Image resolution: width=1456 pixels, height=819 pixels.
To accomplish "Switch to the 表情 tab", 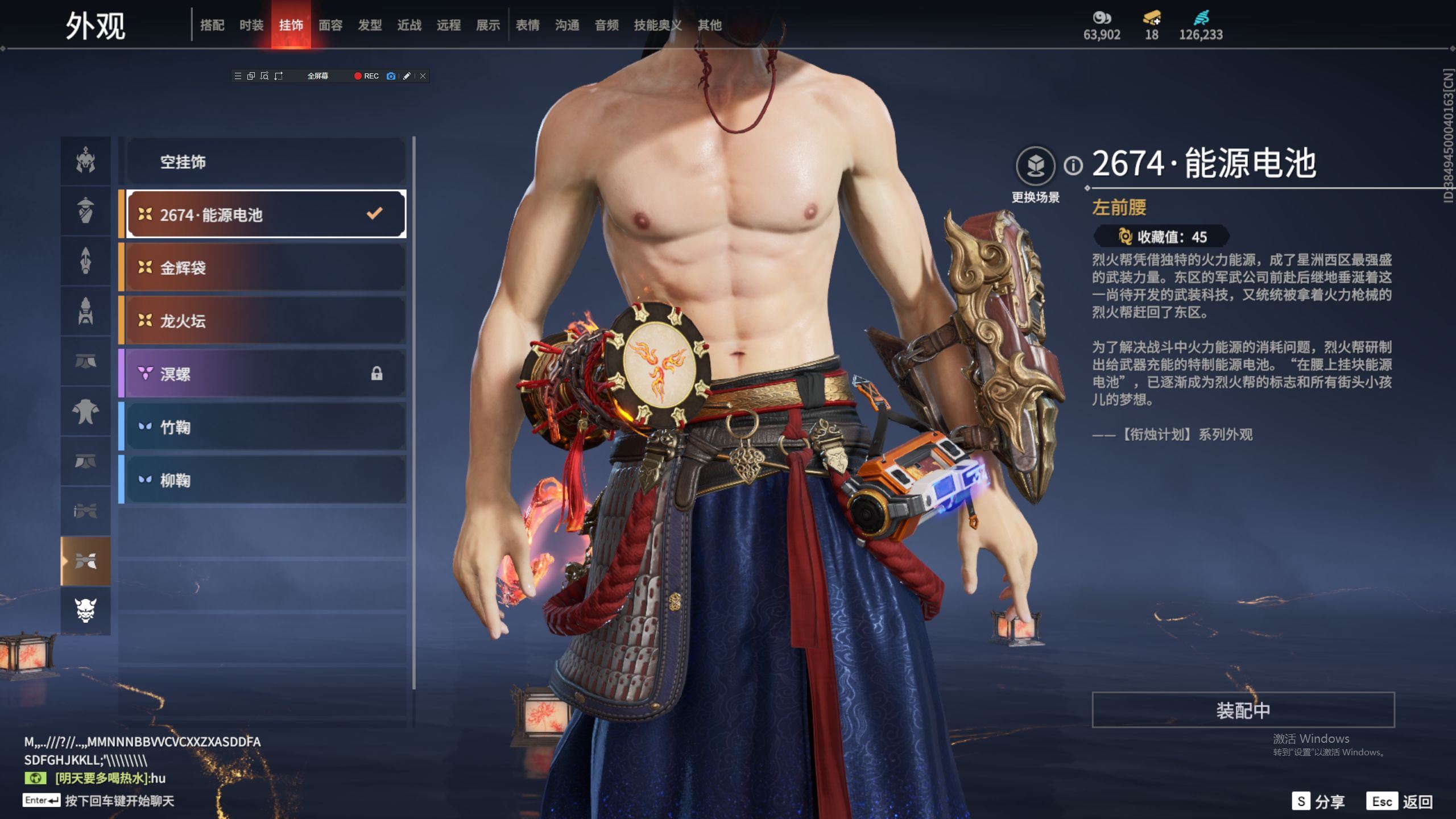I will coord(527,25).
